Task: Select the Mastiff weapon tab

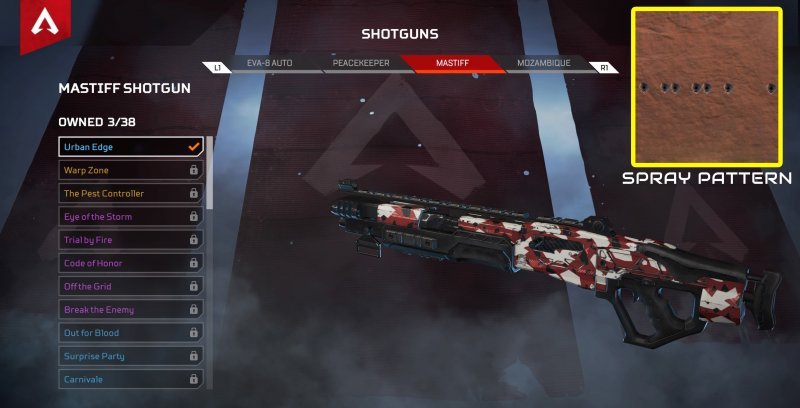Action: point(452,63)
